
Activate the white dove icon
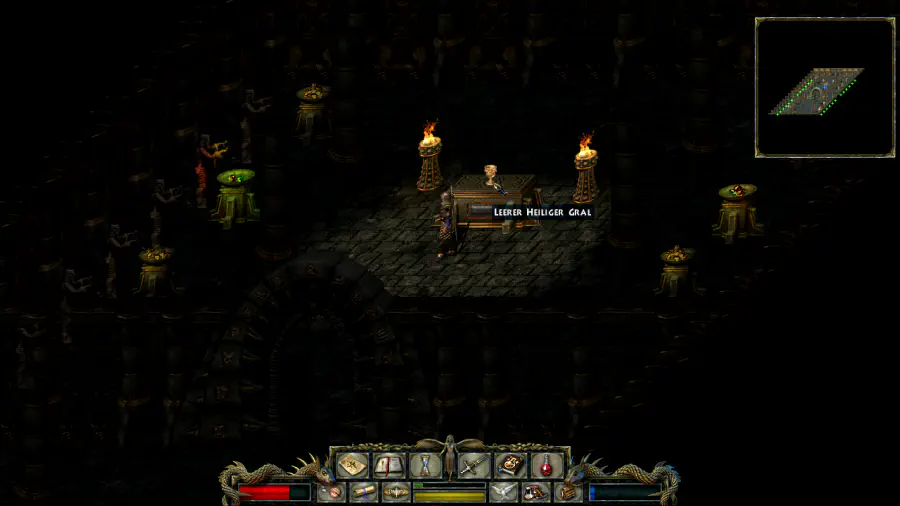pyautogui.click(x=503, y=492)
